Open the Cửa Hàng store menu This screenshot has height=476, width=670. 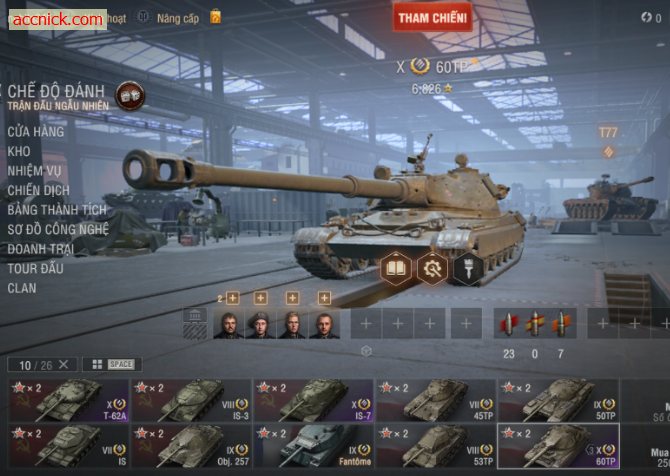click(36, 131)
